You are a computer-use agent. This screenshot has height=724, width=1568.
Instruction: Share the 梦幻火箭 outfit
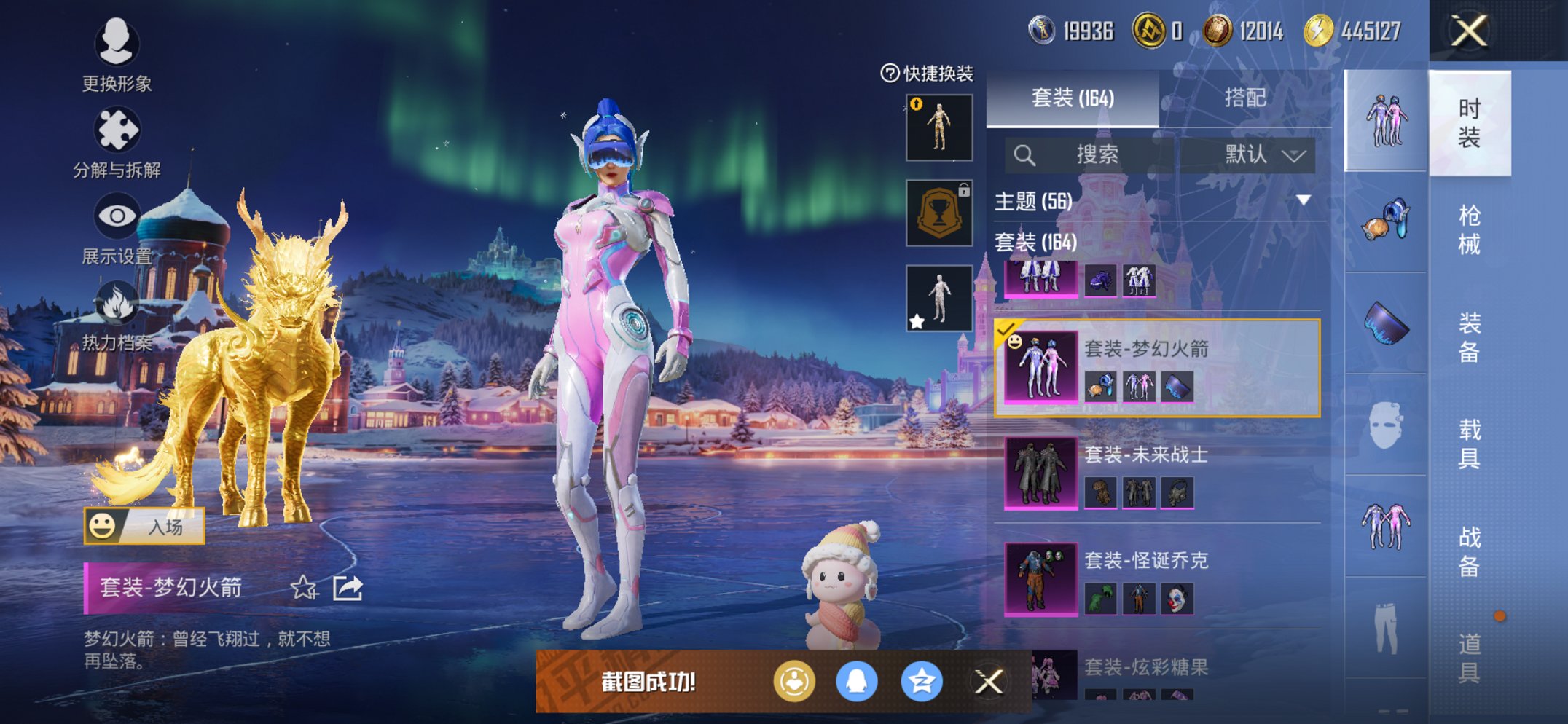click(x=348, y=587)
